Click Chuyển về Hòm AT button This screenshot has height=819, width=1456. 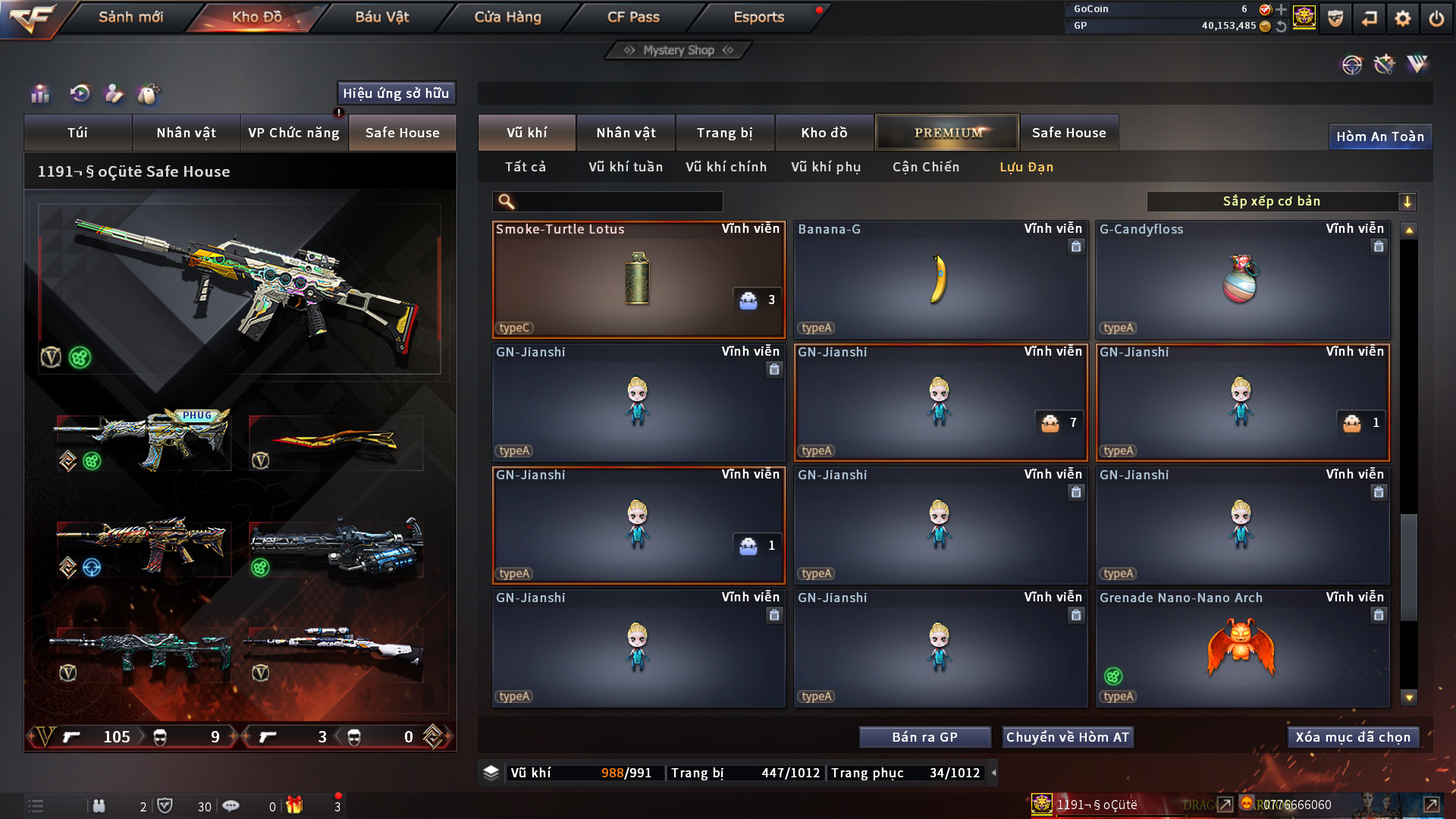coord(1067,737)
